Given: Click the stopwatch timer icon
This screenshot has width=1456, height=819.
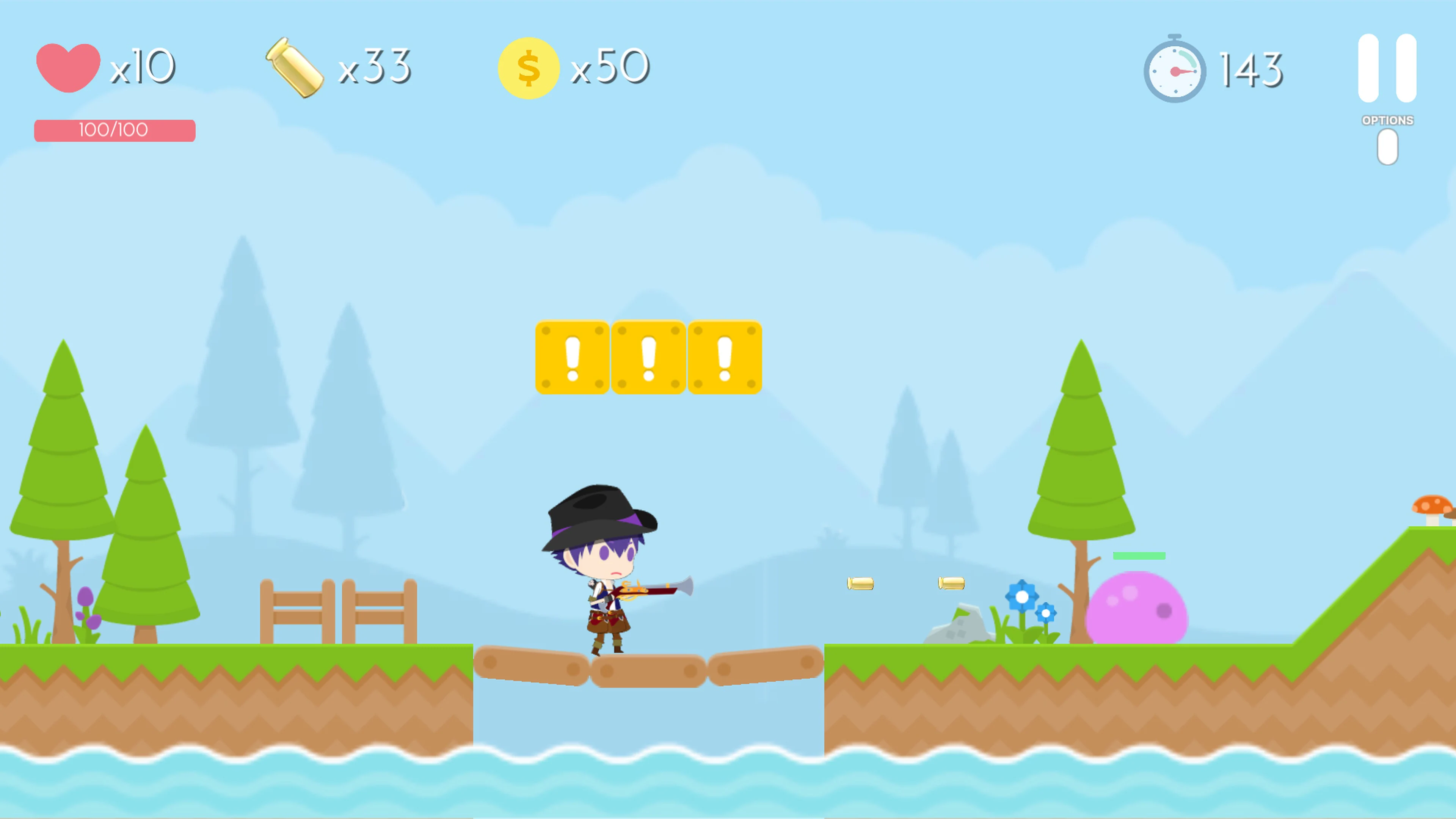Looking at the screenshot, I should point(1175,69).
